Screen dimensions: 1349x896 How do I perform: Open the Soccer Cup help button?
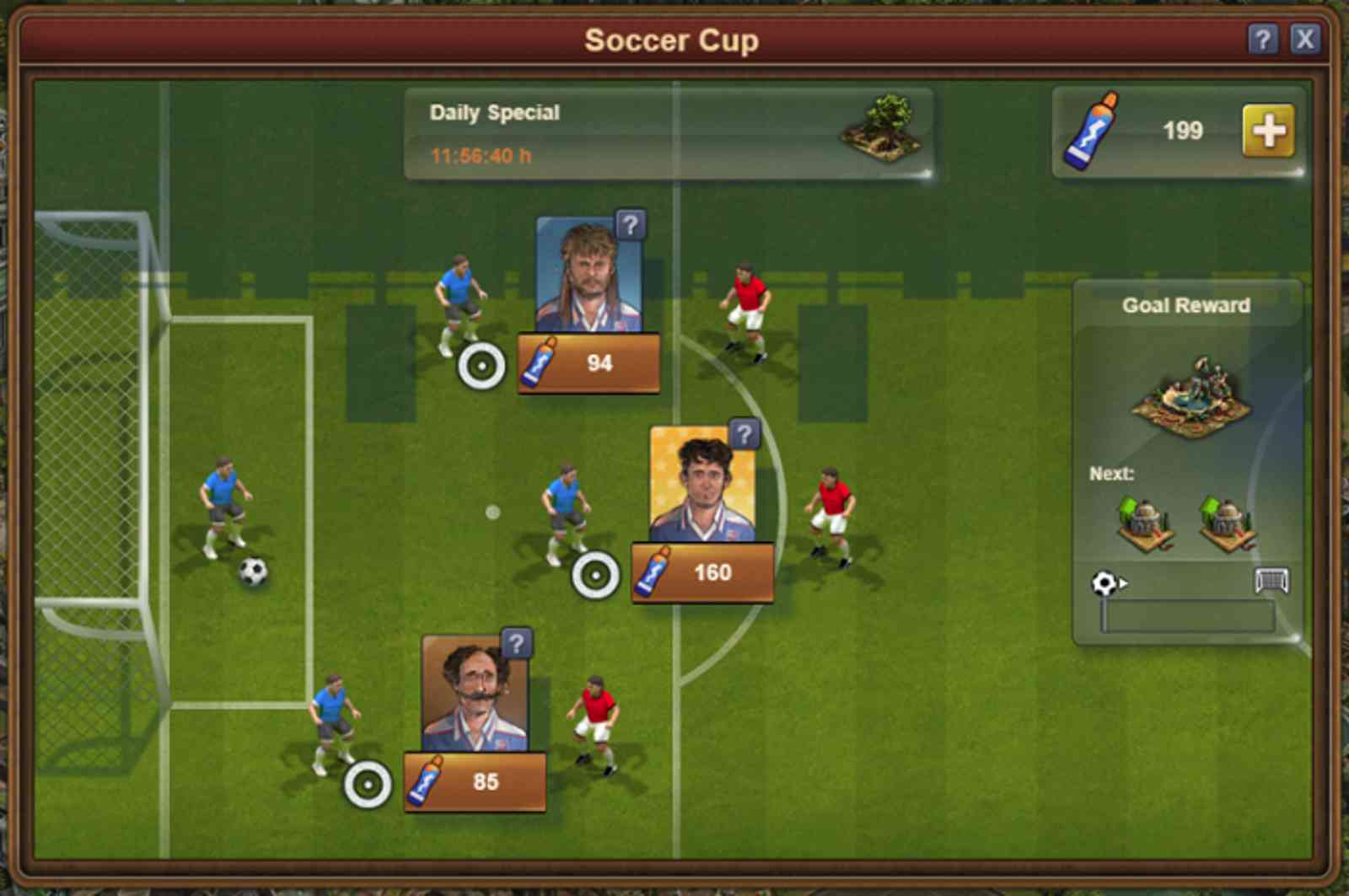(x=1261, y=39)
